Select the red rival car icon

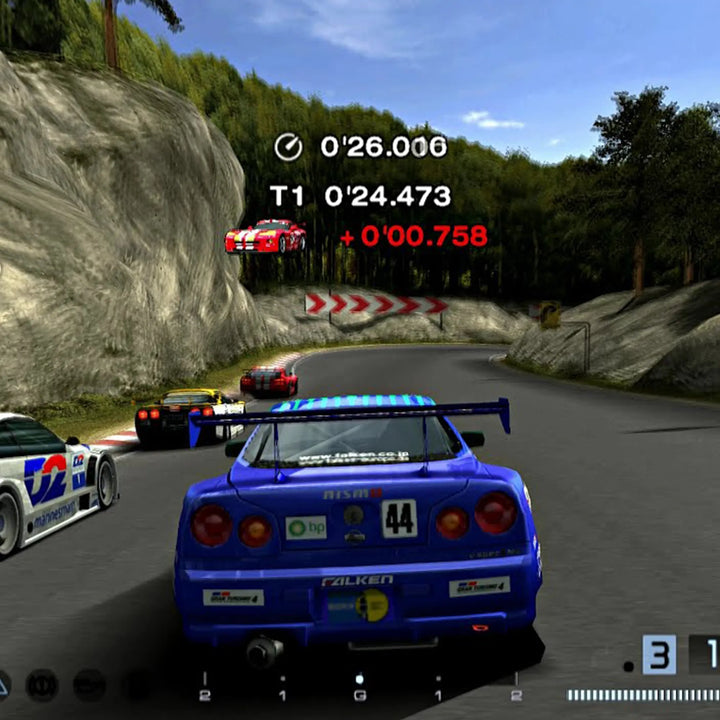[265, 236]
